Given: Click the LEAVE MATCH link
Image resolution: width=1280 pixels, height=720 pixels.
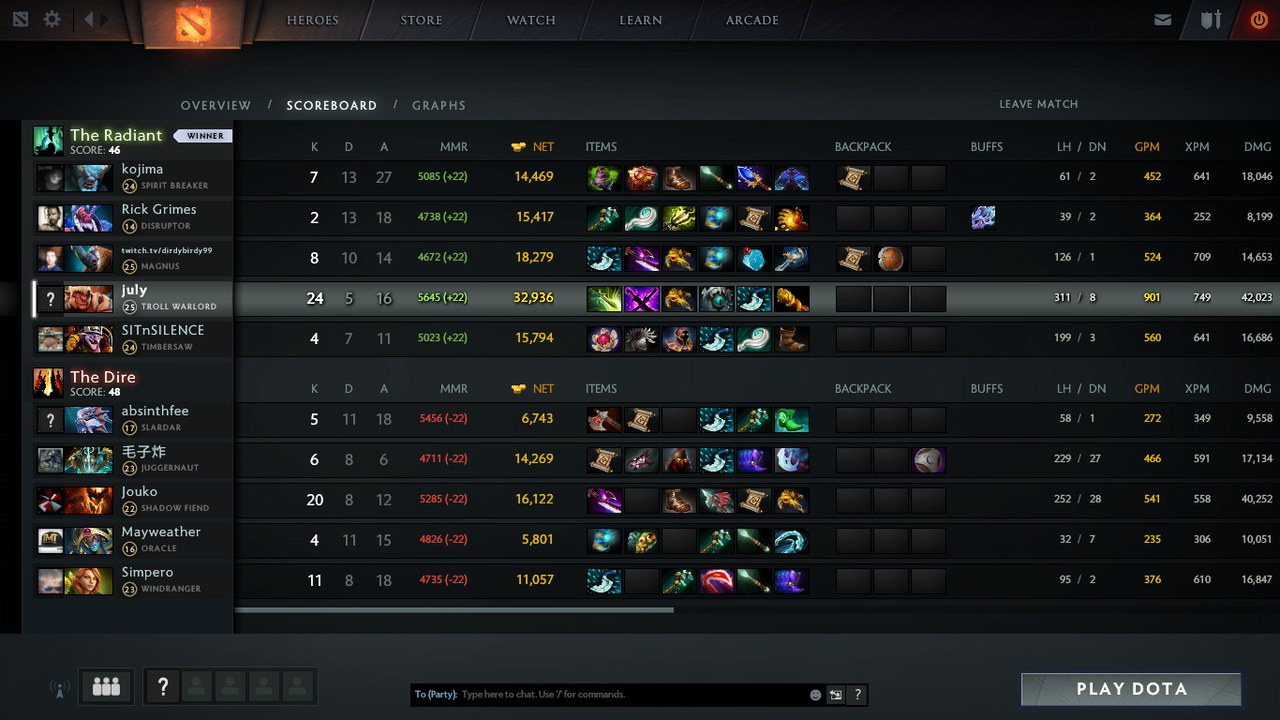Looking at the screenshot, I should (x=1038, y=104).
